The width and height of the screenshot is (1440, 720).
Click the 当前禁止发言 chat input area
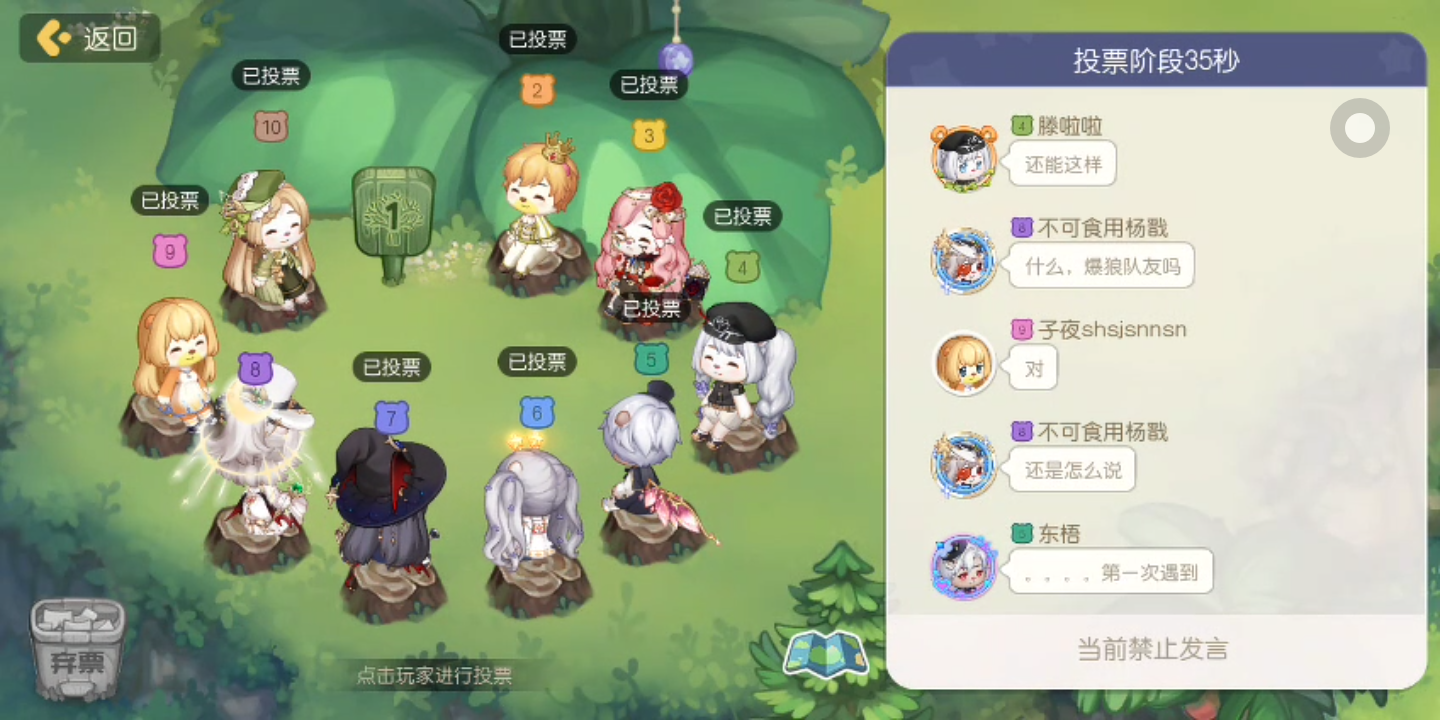coord(1150,649)
